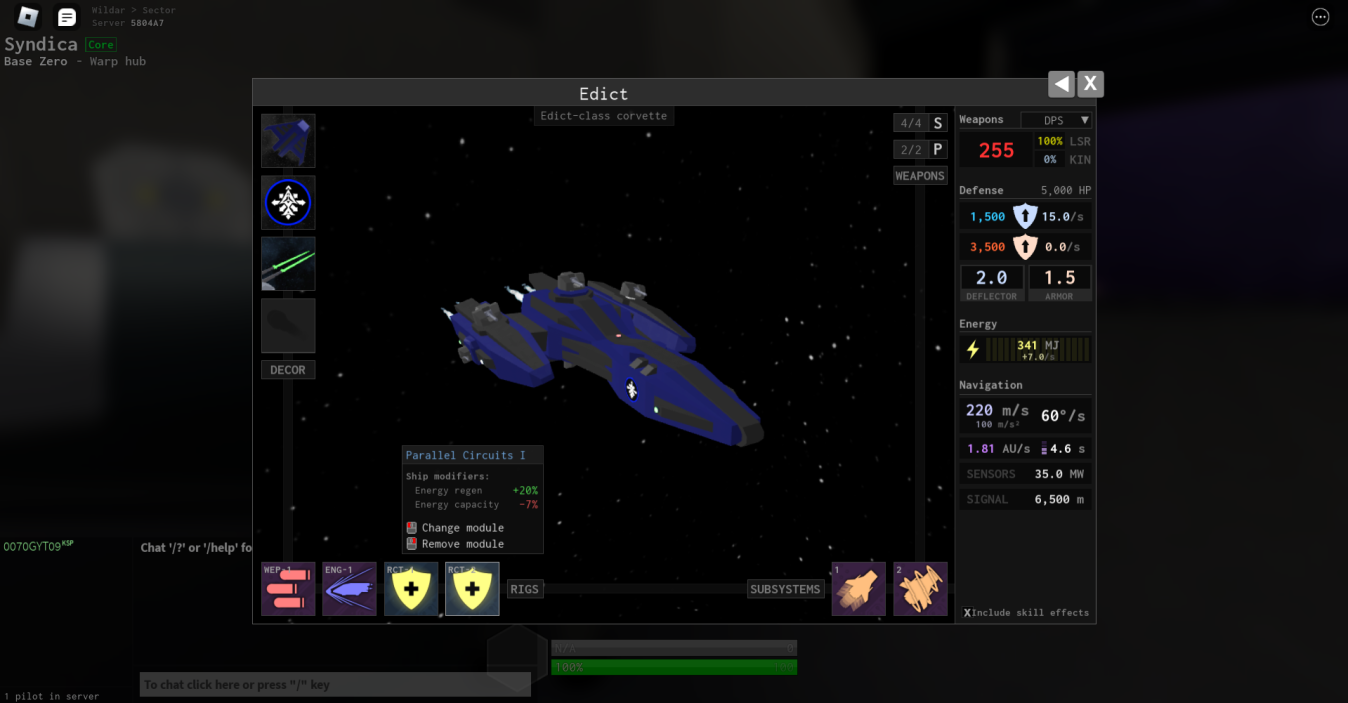Go back using the left arrow button

tap(1061, 84)
